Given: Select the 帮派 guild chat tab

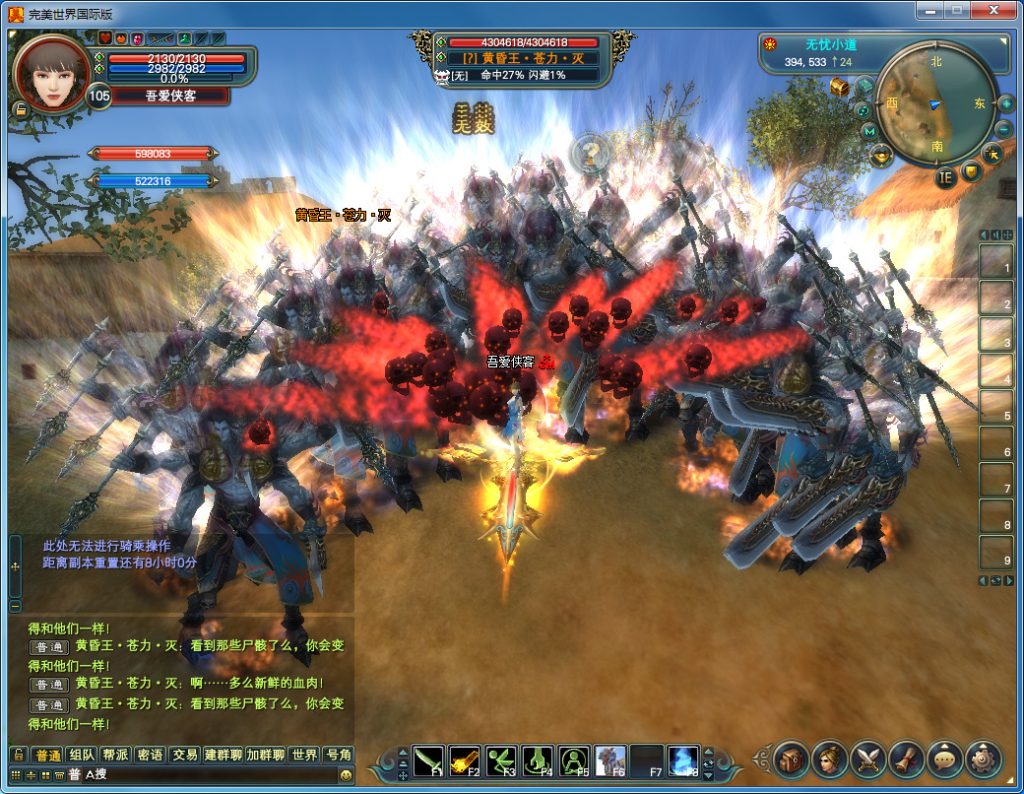Looking at the screenshot, I should (x=116, y=755).
